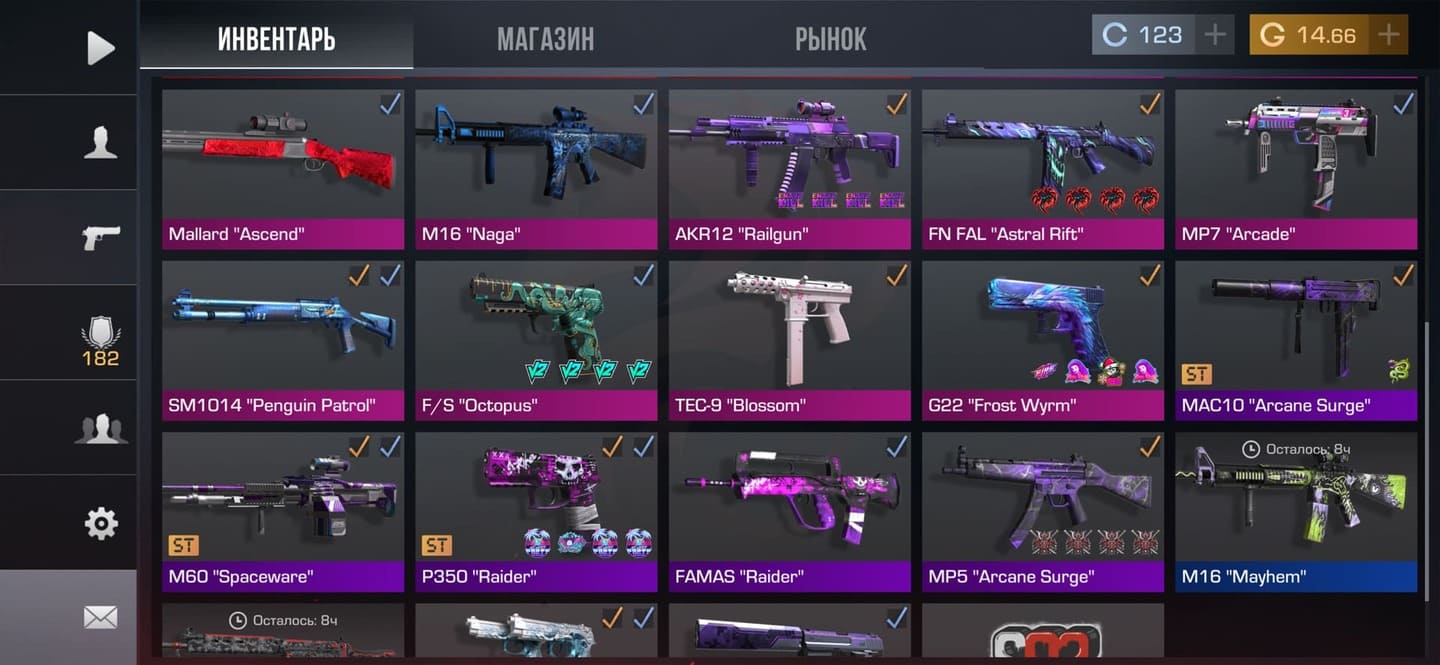Image resolution: width=1440 pixels, height=665 pixels.
Task: Choose the M16 "Naga" skin
Action: 536,168
